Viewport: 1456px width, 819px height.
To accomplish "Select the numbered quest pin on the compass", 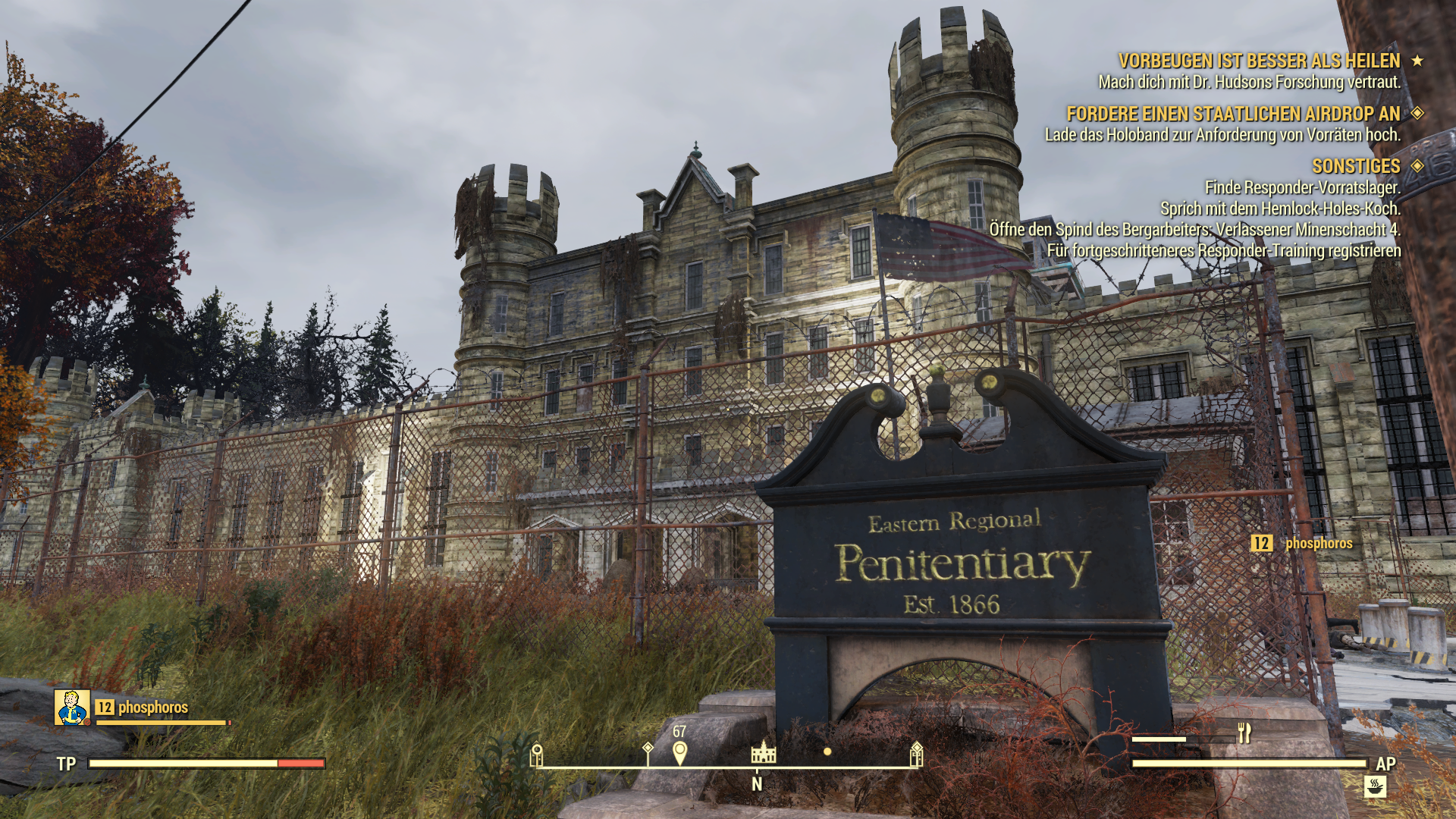I will point(679,752).
